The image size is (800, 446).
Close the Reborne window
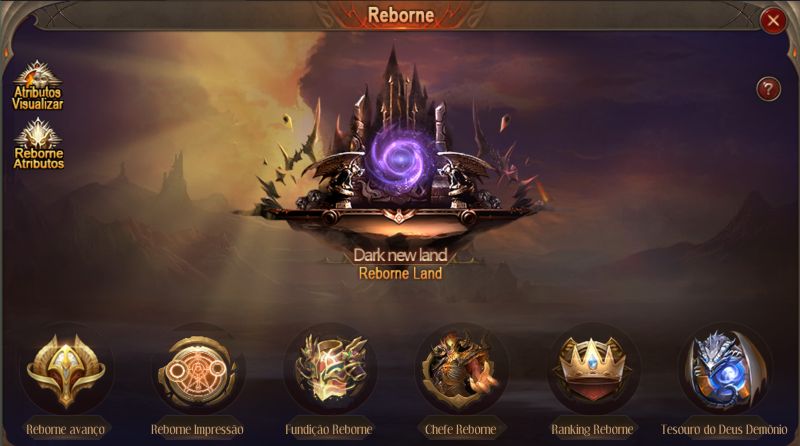[x=772, y=20]
